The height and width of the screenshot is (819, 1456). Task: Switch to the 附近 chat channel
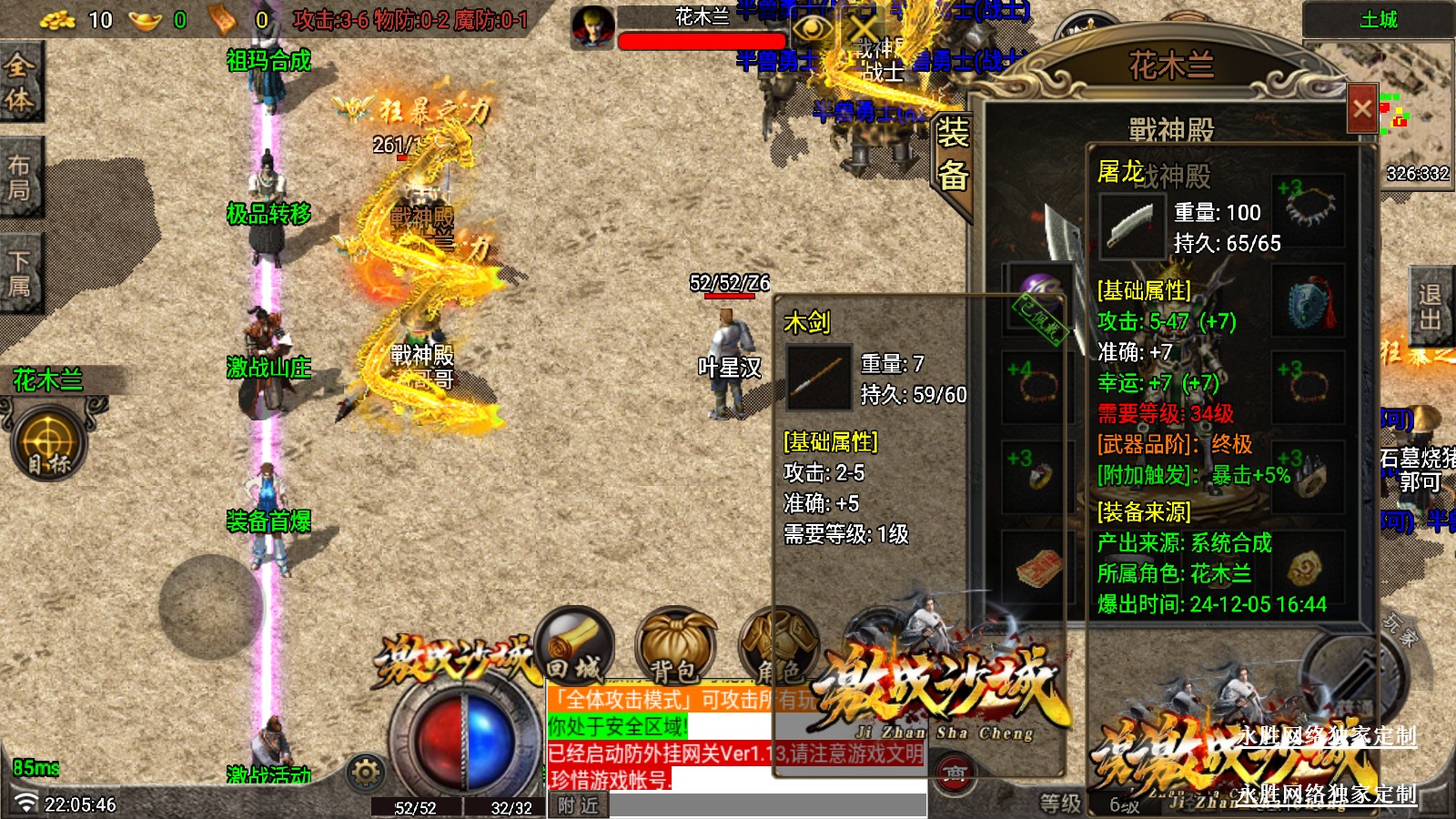tap(579, 805)
